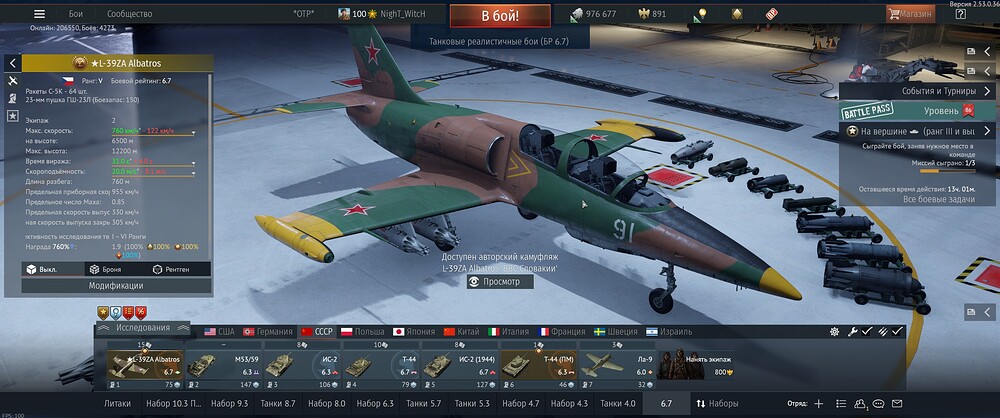The height and width of the screenshot is (418, 1000).
Task: Open the Исследования research tree
Action: point(142,328)
